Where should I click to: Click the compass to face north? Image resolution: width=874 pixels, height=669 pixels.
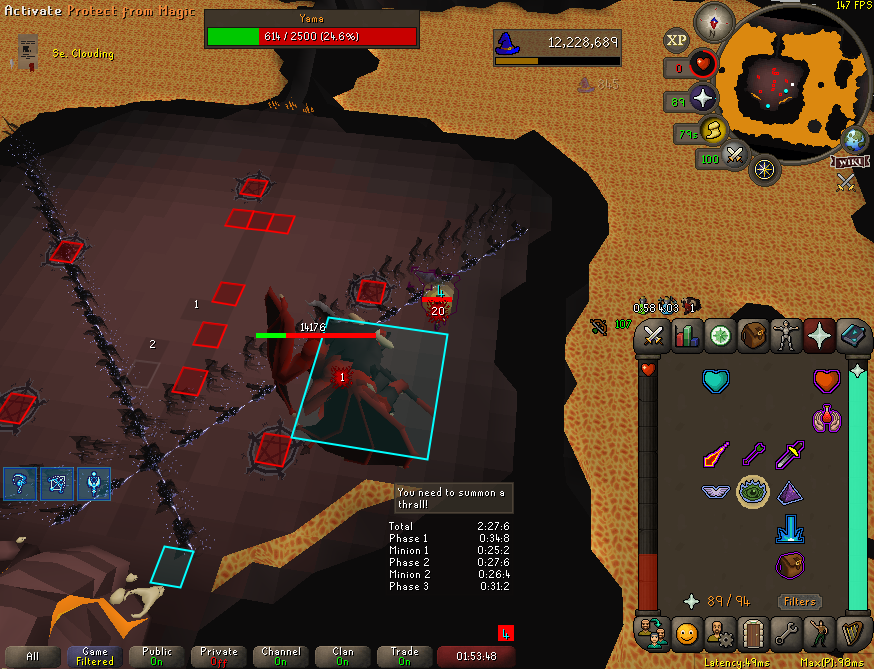point(715,18)
